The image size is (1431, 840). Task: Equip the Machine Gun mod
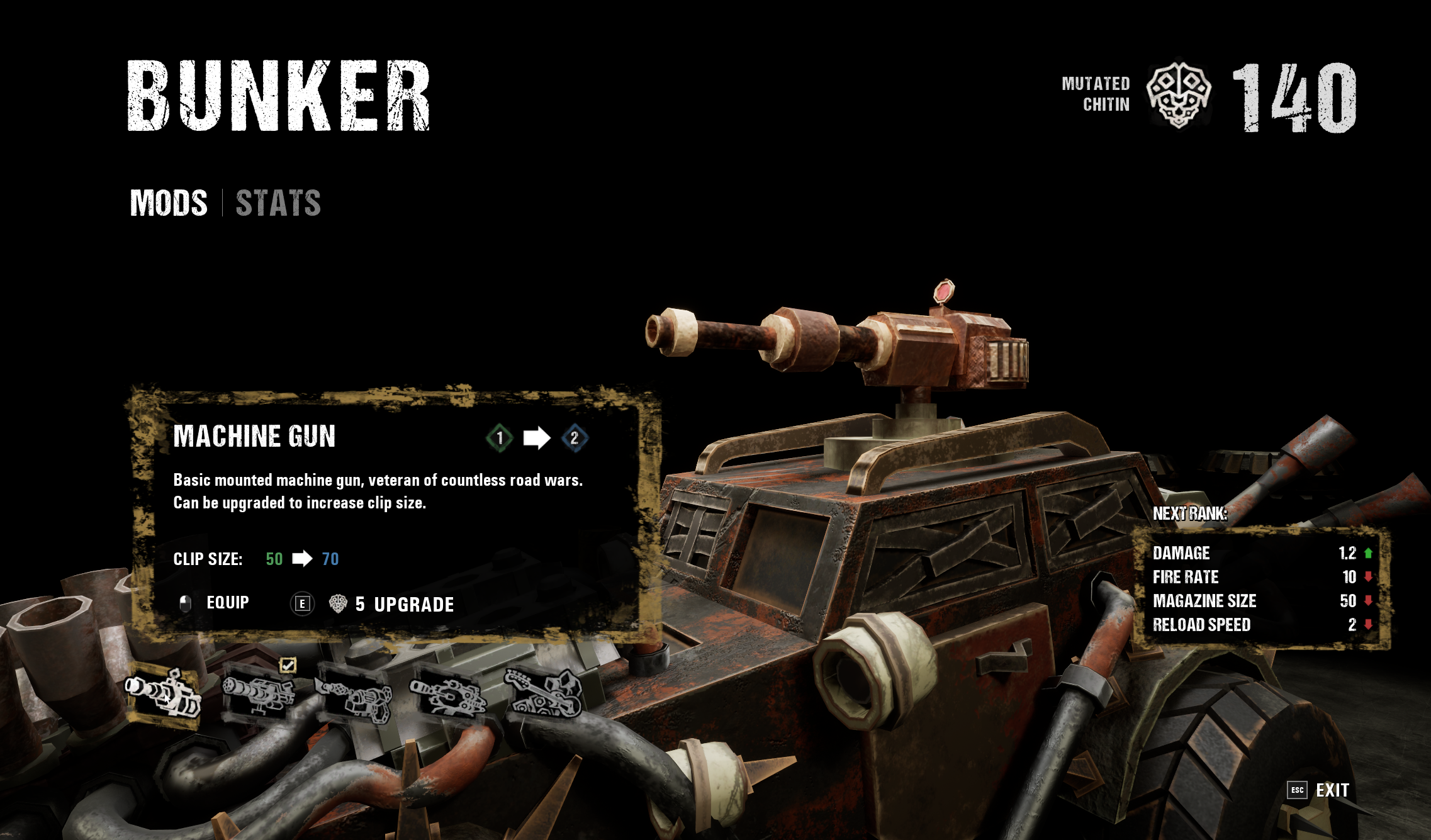tap(227, 603)
